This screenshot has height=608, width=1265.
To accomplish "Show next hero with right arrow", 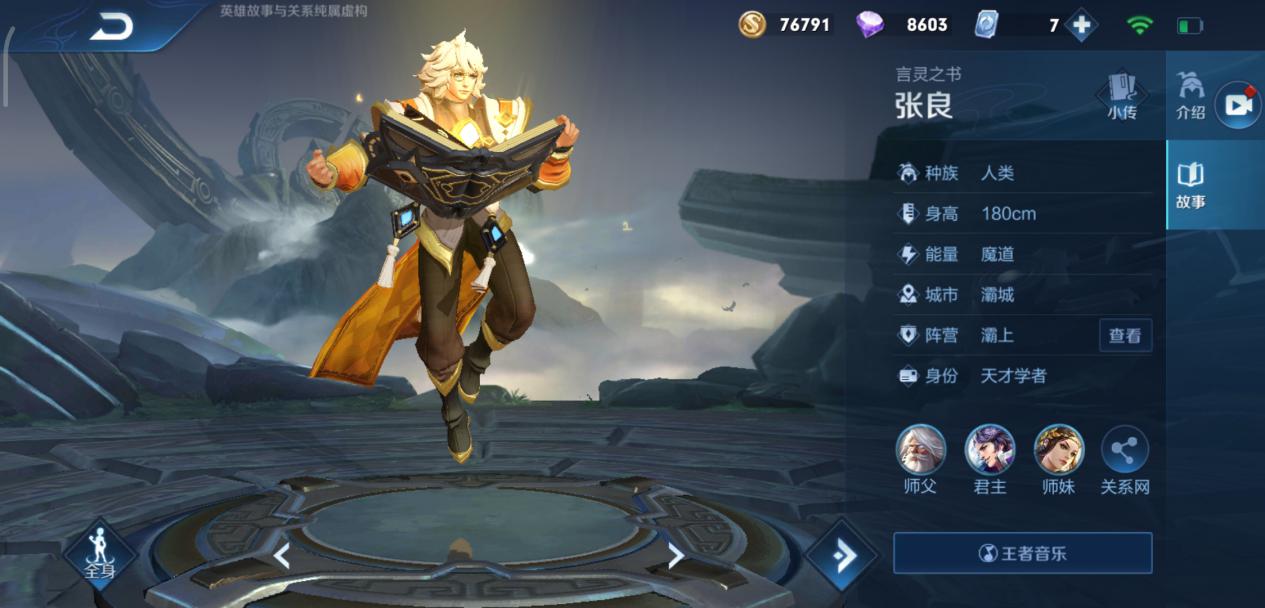I will click(x=676, y=556).
